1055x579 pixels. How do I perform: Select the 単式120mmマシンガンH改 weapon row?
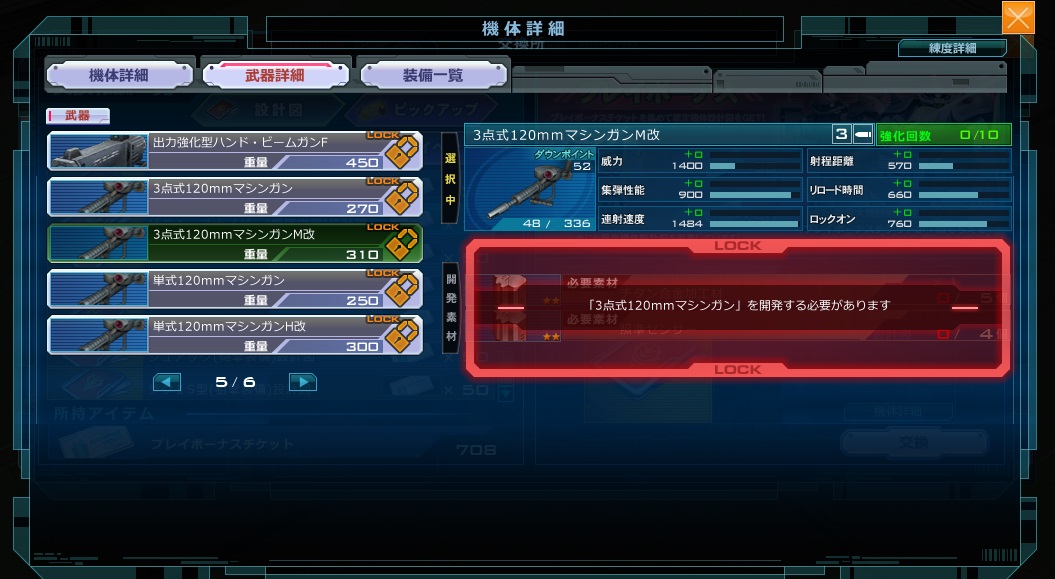235,335
